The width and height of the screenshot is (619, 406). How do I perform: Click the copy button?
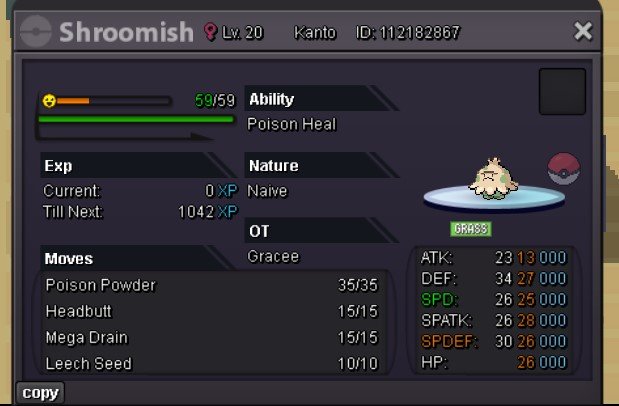[40, 393]
